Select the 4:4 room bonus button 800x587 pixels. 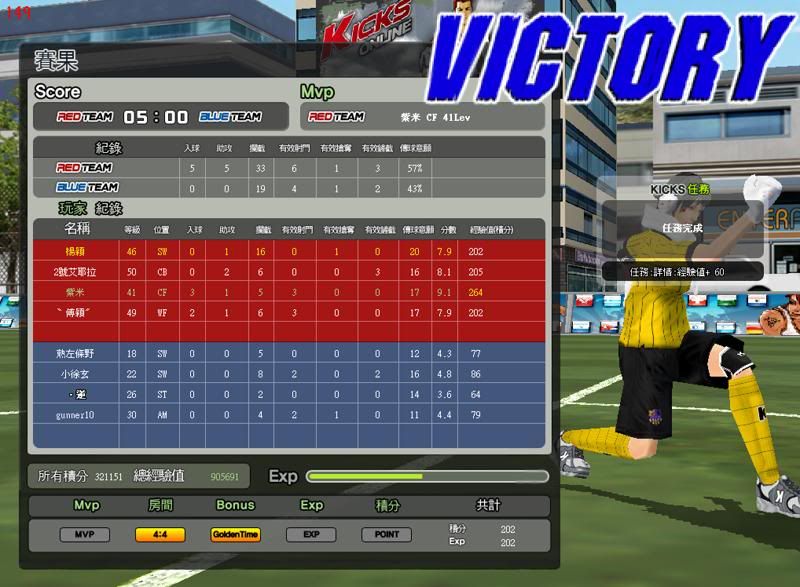tap(160, 535)
